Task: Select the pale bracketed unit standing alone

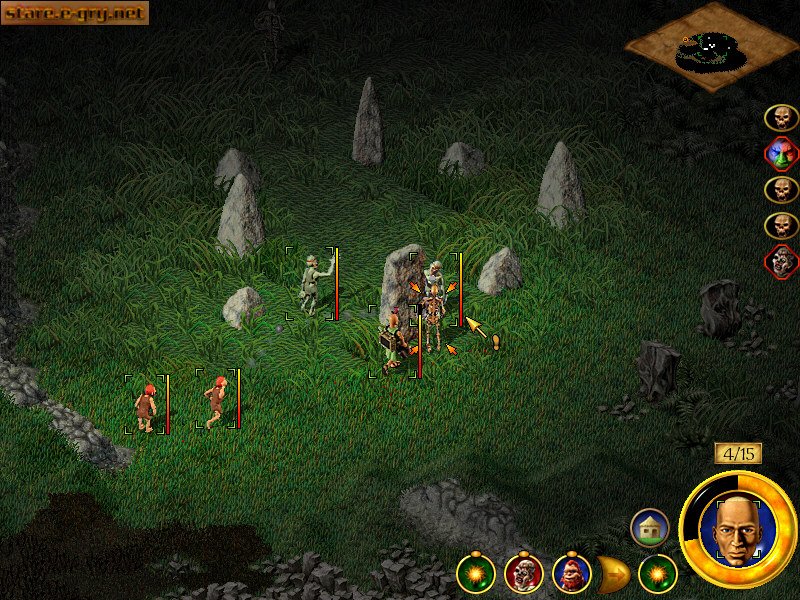Action: click(312, 284)
